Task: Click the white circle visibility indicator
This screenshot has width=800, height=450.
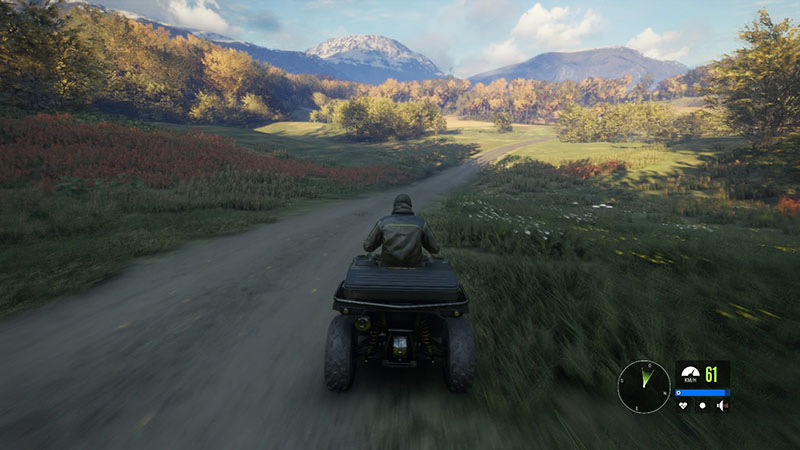Action: (x=703, y=405)
